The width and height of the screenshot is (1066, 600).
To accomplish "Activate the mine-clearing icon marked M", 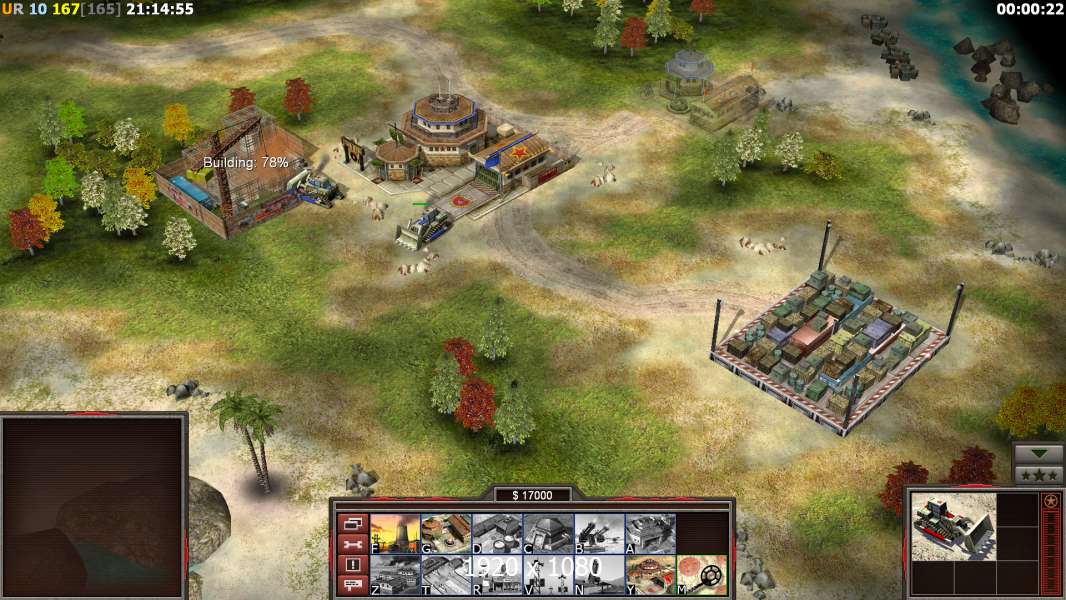I will click(701, 575).
